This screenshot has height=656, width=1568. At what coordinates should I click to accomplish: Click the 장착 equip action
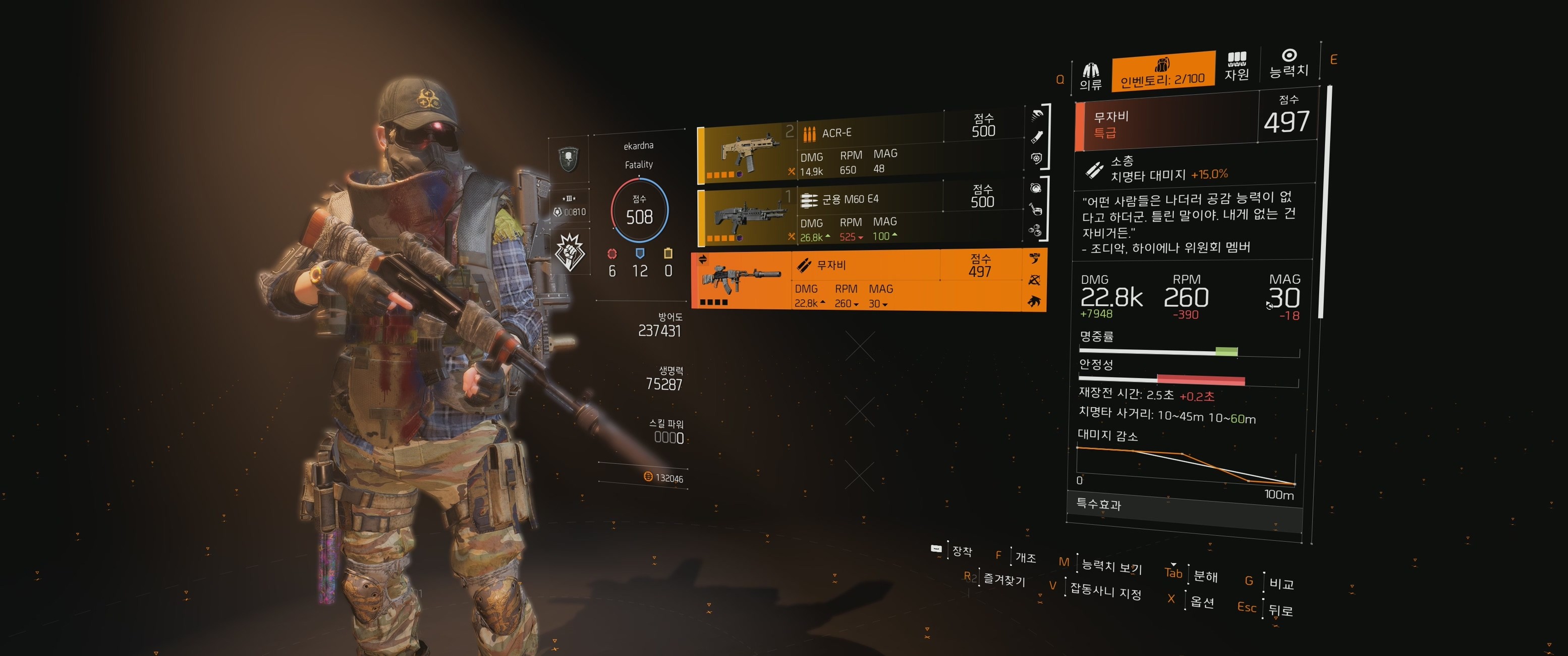[x=962, y=551]
